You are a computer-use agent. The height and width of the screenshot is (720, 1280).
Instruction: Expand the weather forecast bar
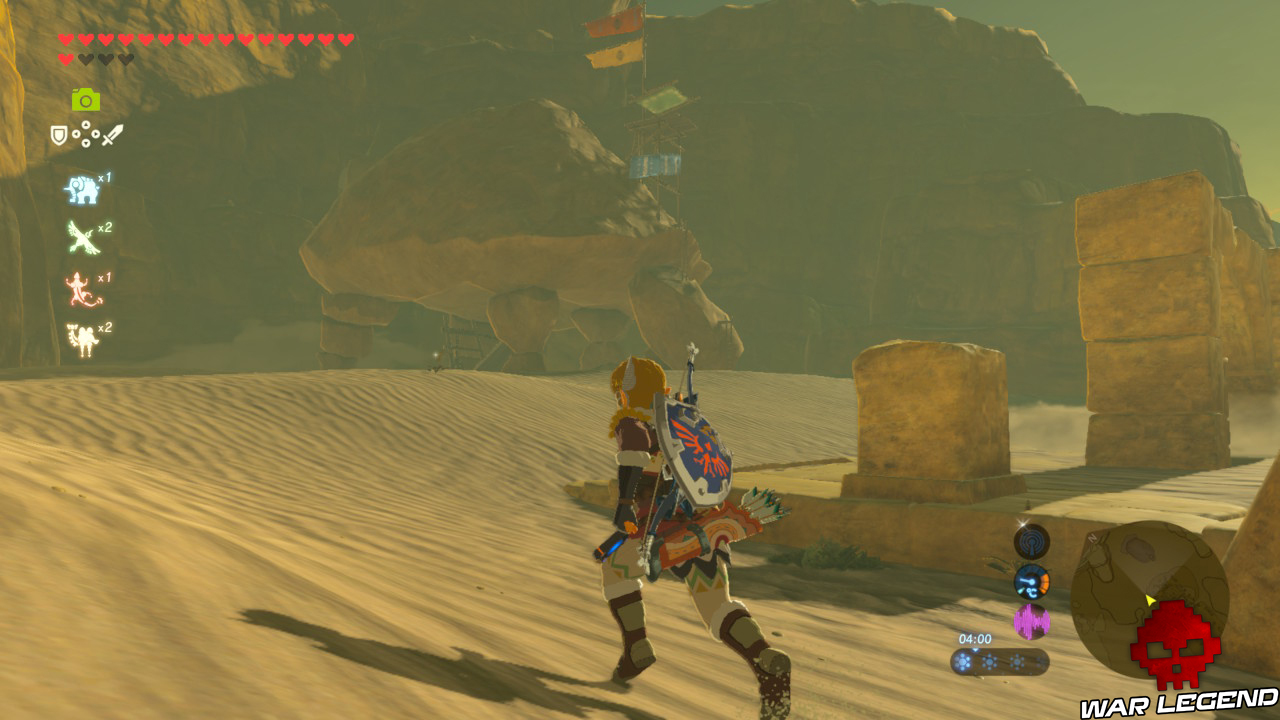[1000, 660]
